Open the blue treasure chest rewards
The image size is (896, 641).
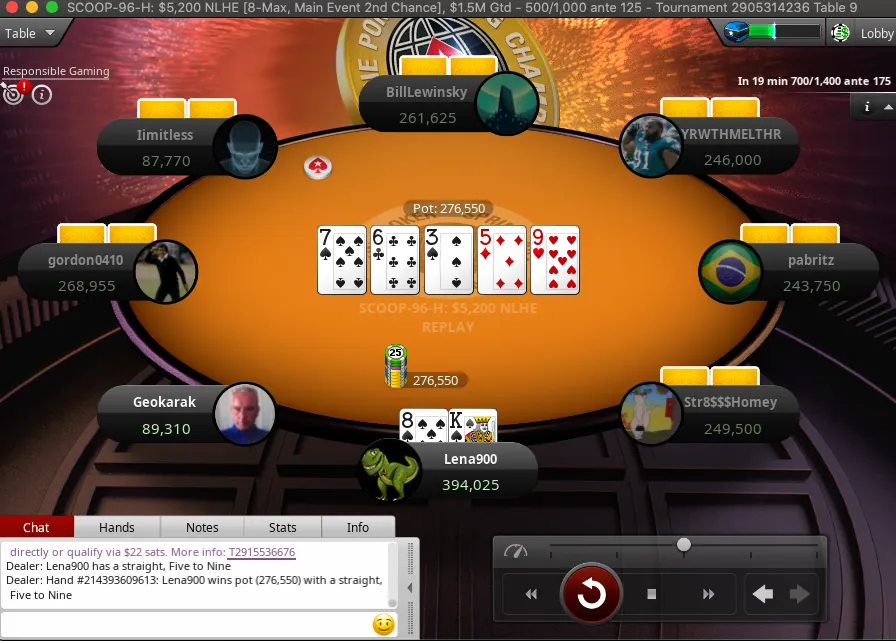(737, 33)
